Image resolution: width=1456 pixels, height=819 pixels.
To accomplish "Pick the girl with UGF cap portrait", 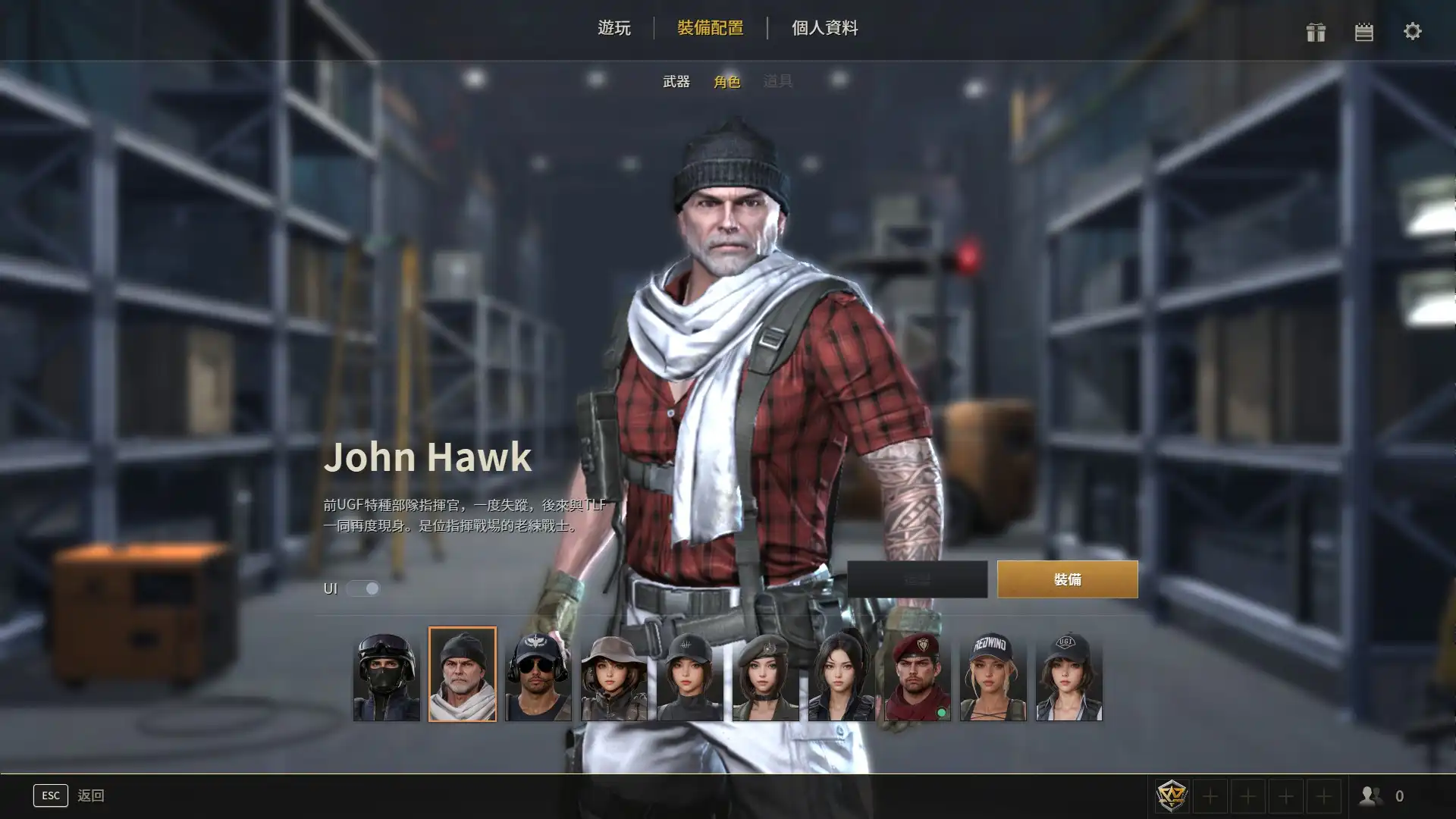I will click(1069, 676).
